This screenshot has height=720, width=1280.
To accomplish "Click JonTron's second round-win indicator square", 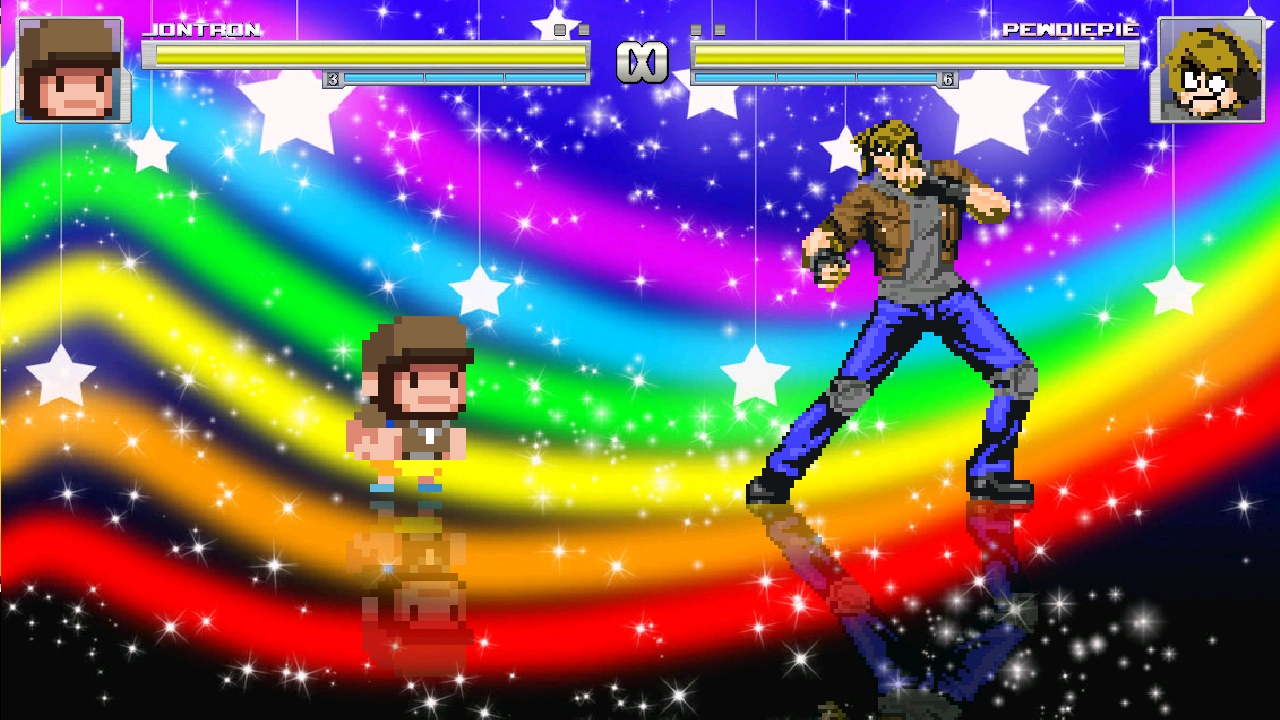I will tap(584, 29).
